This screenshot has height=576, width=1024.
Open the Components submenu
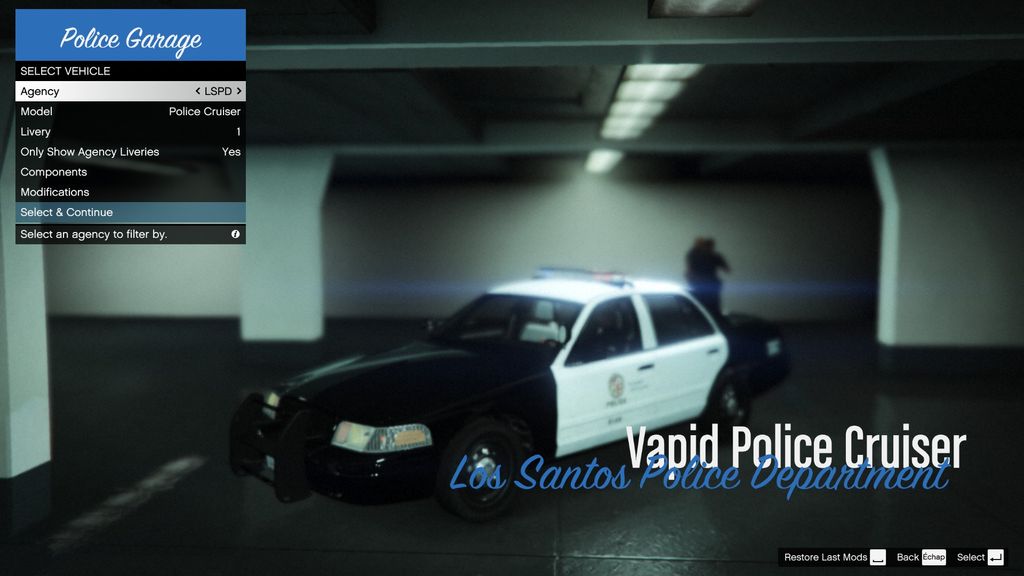click(x=130, y=172)
